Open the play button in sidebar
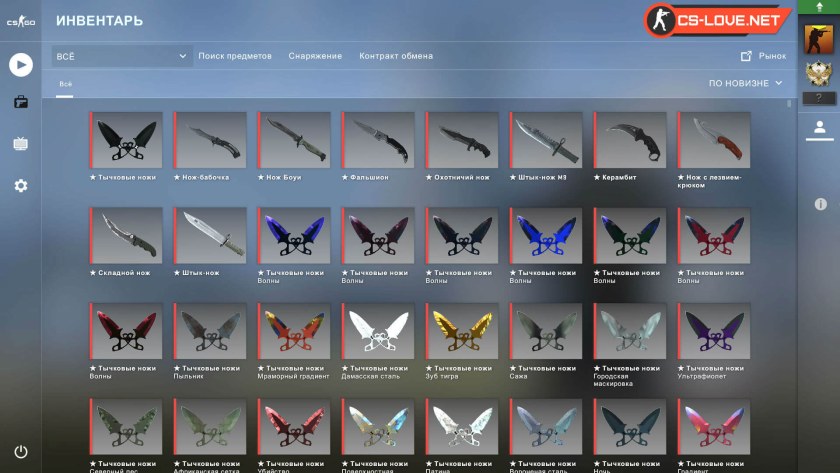The image size is (840, 473). tap(20, 65)
